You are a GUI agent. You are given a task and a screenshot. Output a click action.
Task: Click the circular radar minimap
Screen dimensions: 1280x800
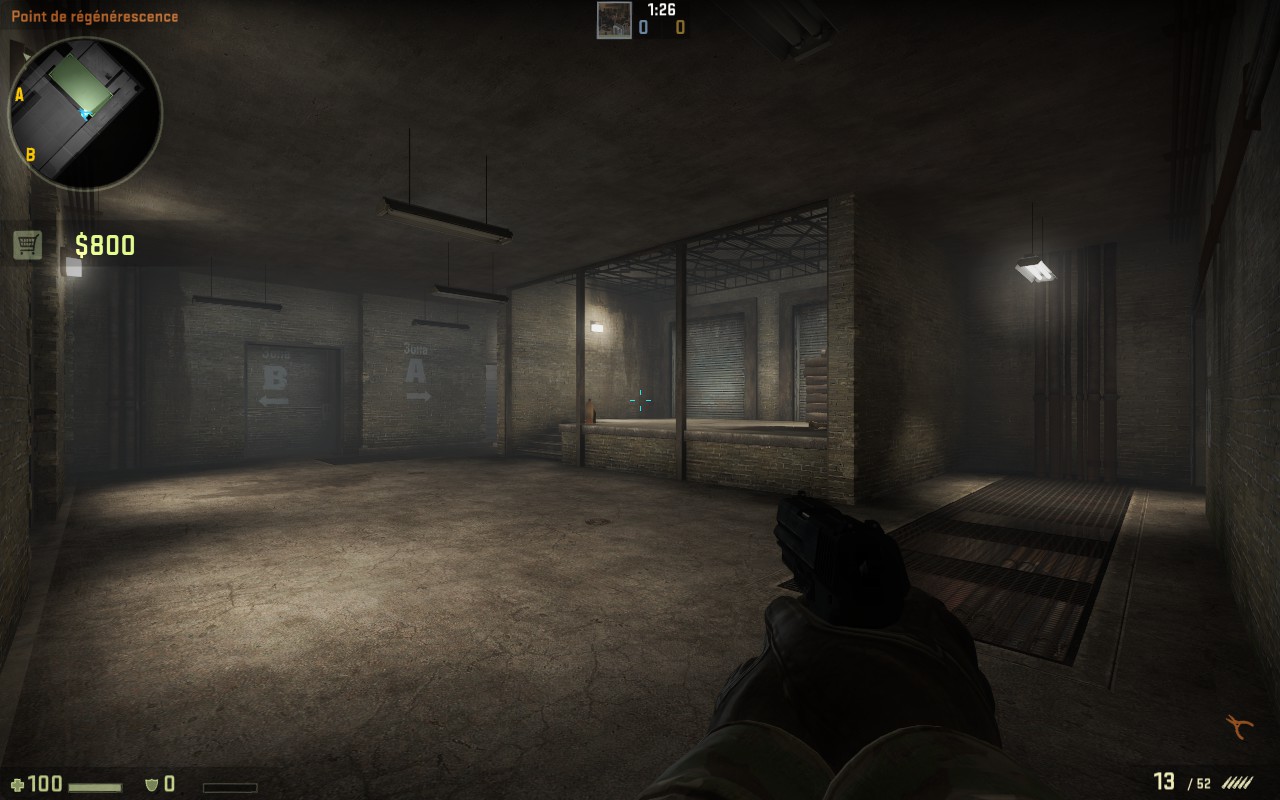tap(85, 113)
